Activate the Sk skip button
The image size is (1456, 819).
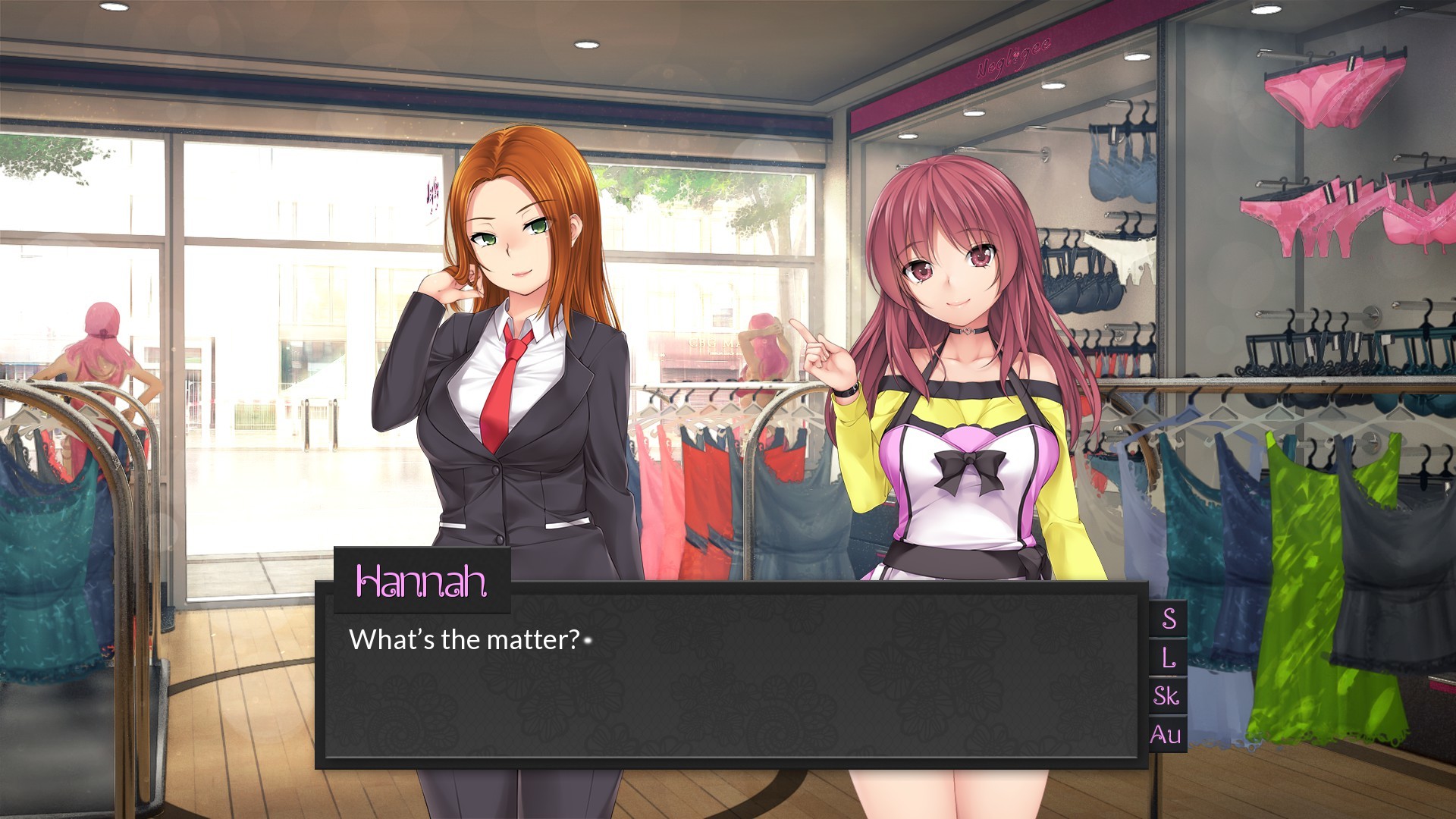tap(1167, 696)
